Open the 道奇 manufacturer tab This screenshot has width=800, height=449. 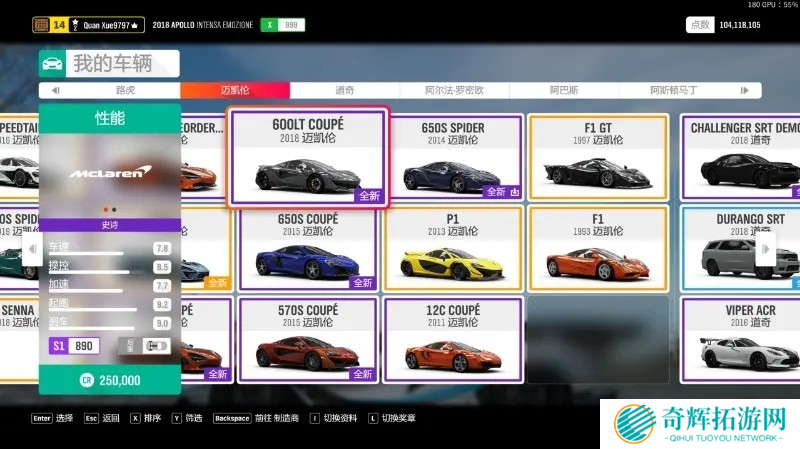(x=344, y=90)
